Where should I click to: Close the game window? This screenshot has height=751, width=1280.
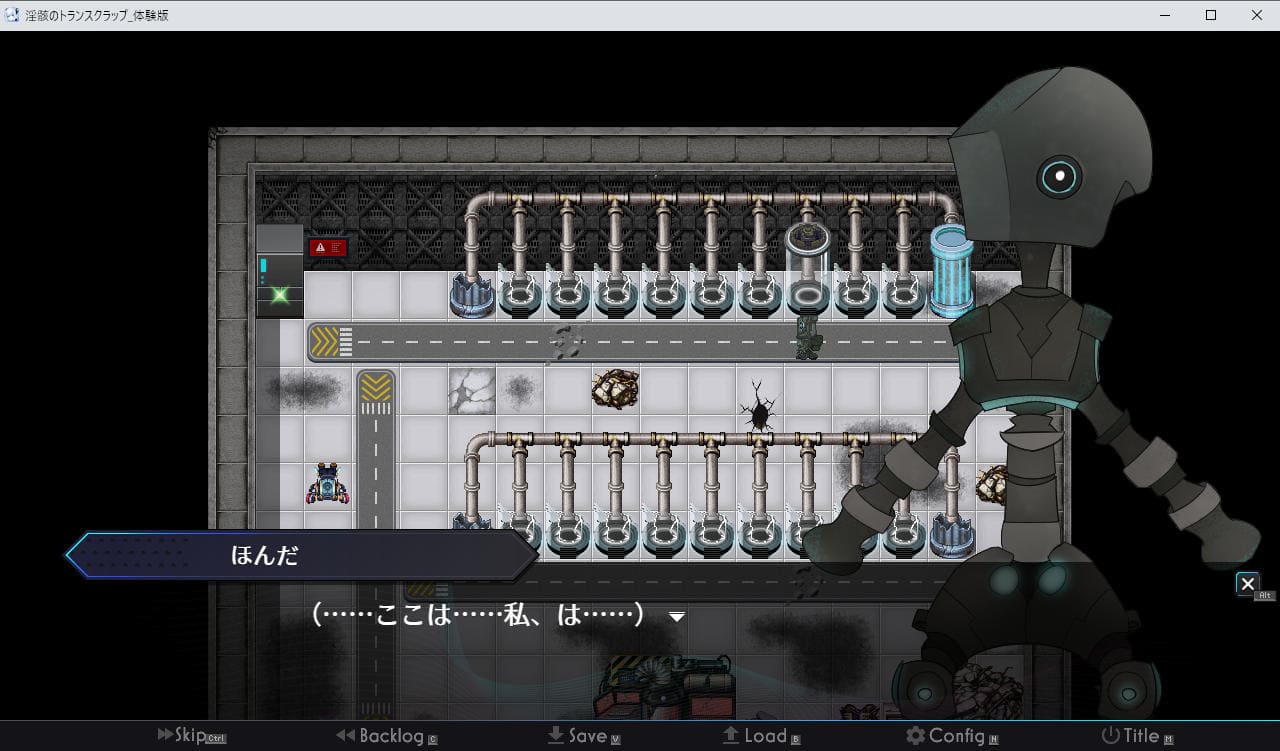click(1257, 15)
